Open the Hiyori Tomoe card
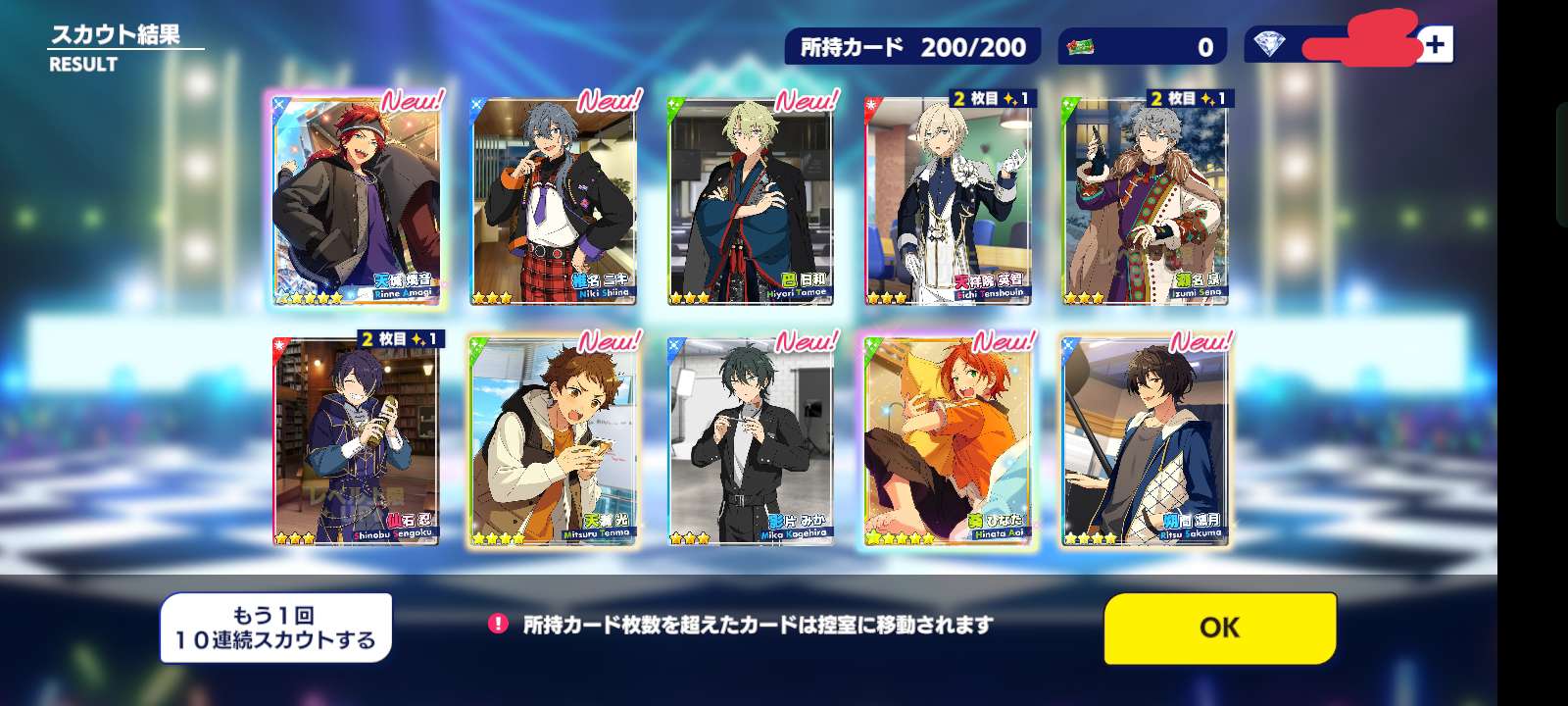 750,201
